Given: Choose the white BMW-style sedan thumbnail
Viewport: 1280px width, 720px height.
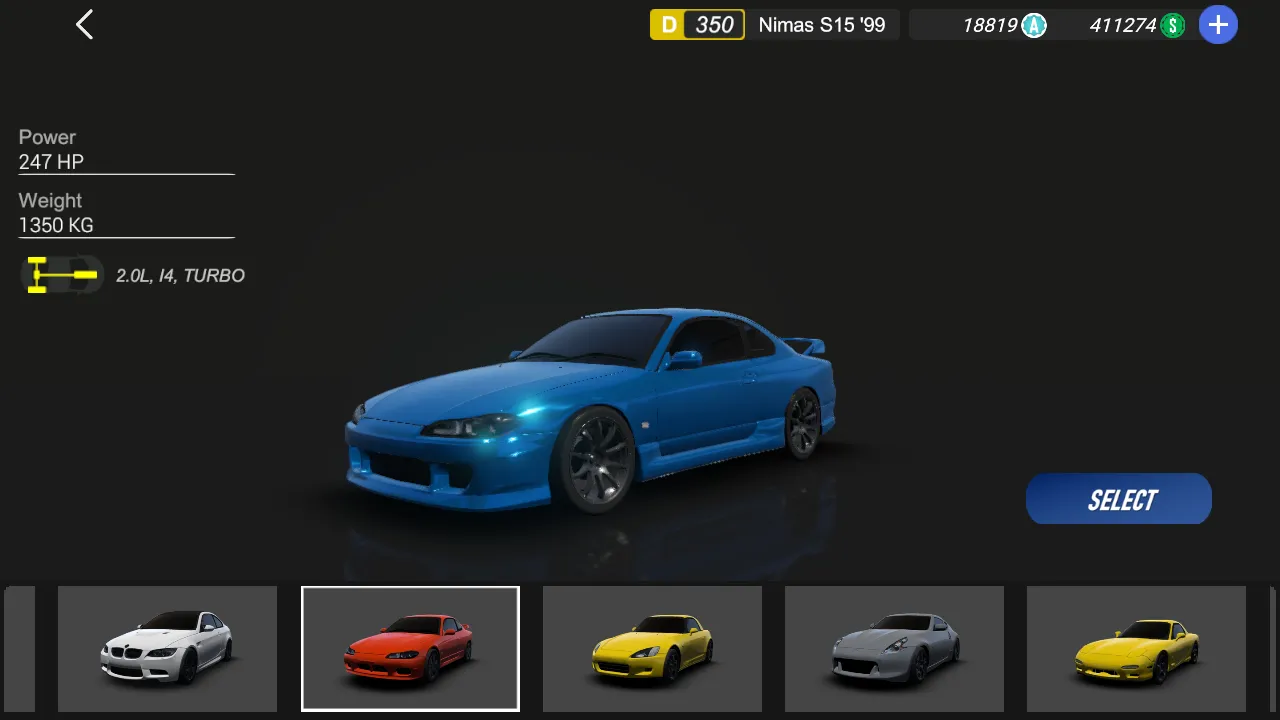Looking at the screenshot, I should [167, 648].
